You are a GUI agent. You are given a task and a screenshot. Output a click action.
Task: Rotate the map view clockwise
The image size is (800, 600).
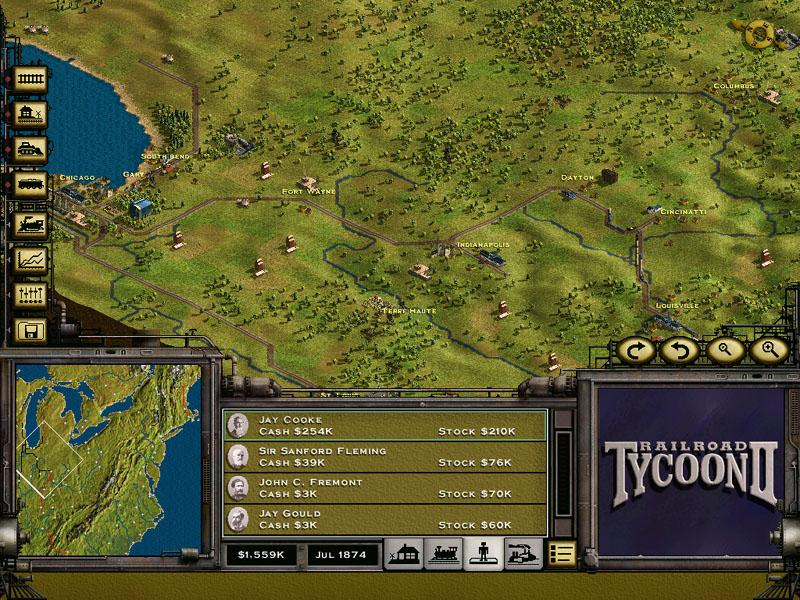[635, 350]
